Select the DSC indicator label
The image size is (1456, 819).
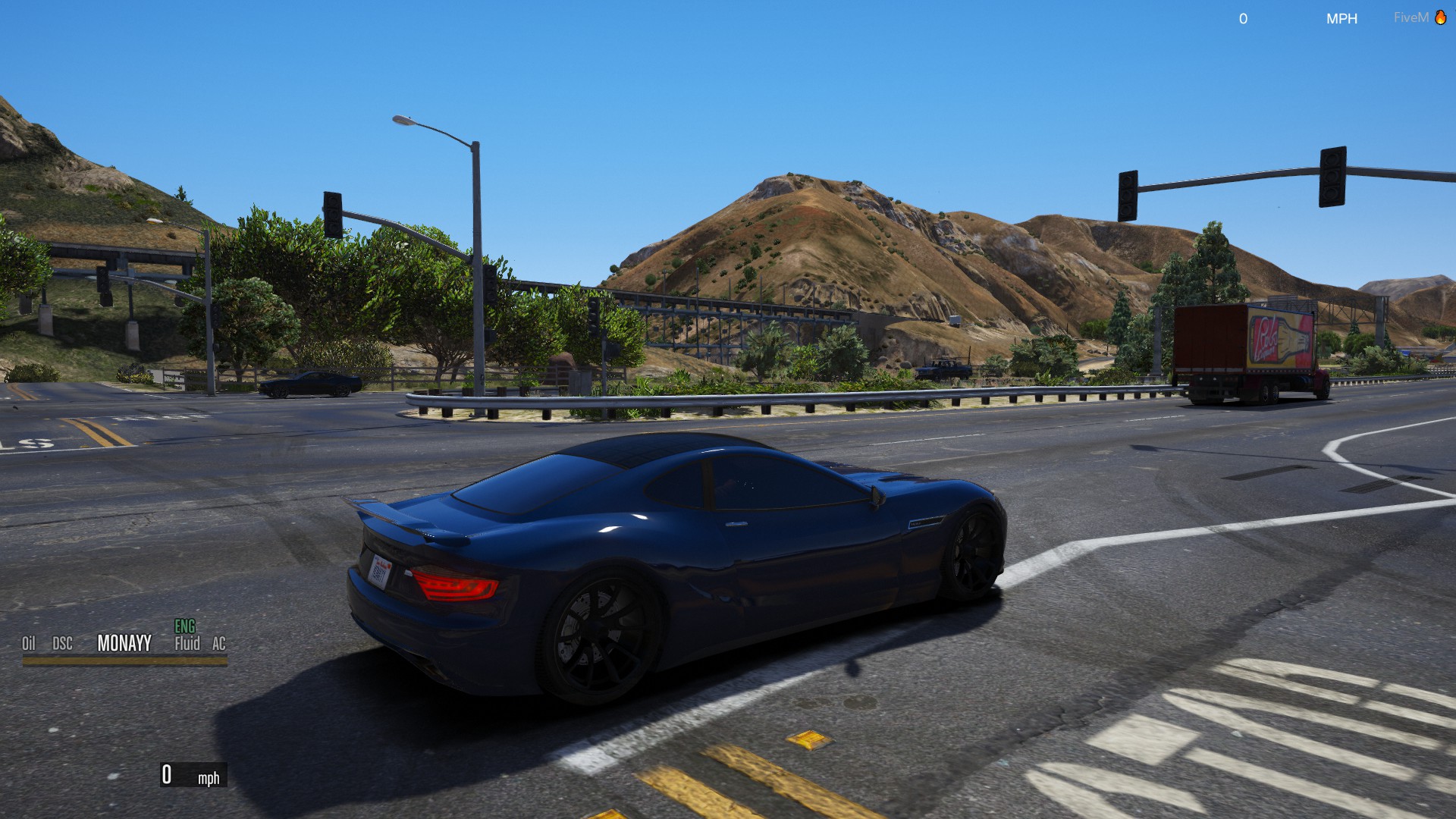(x=62, y=644)
